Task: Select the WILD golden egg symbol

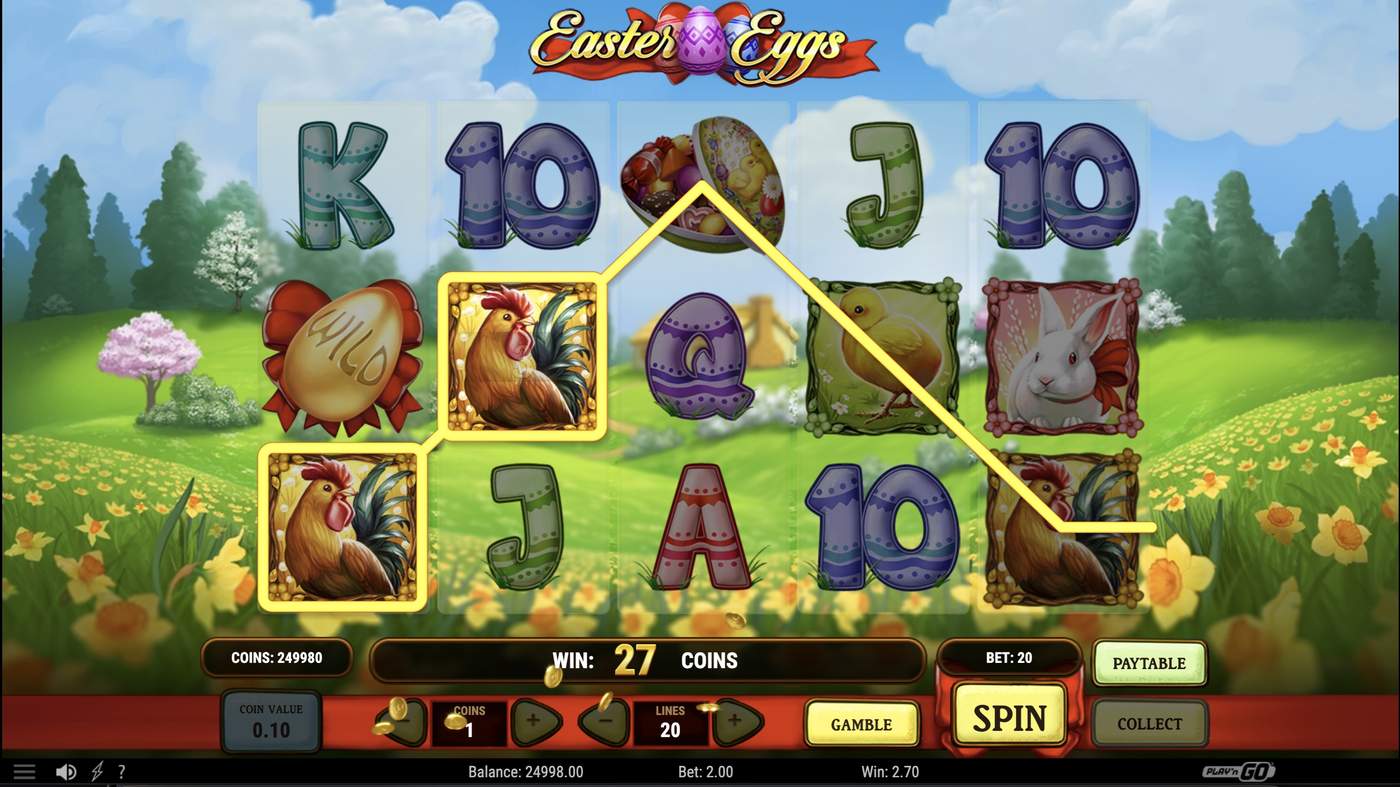Action: [x=345, y=355]
